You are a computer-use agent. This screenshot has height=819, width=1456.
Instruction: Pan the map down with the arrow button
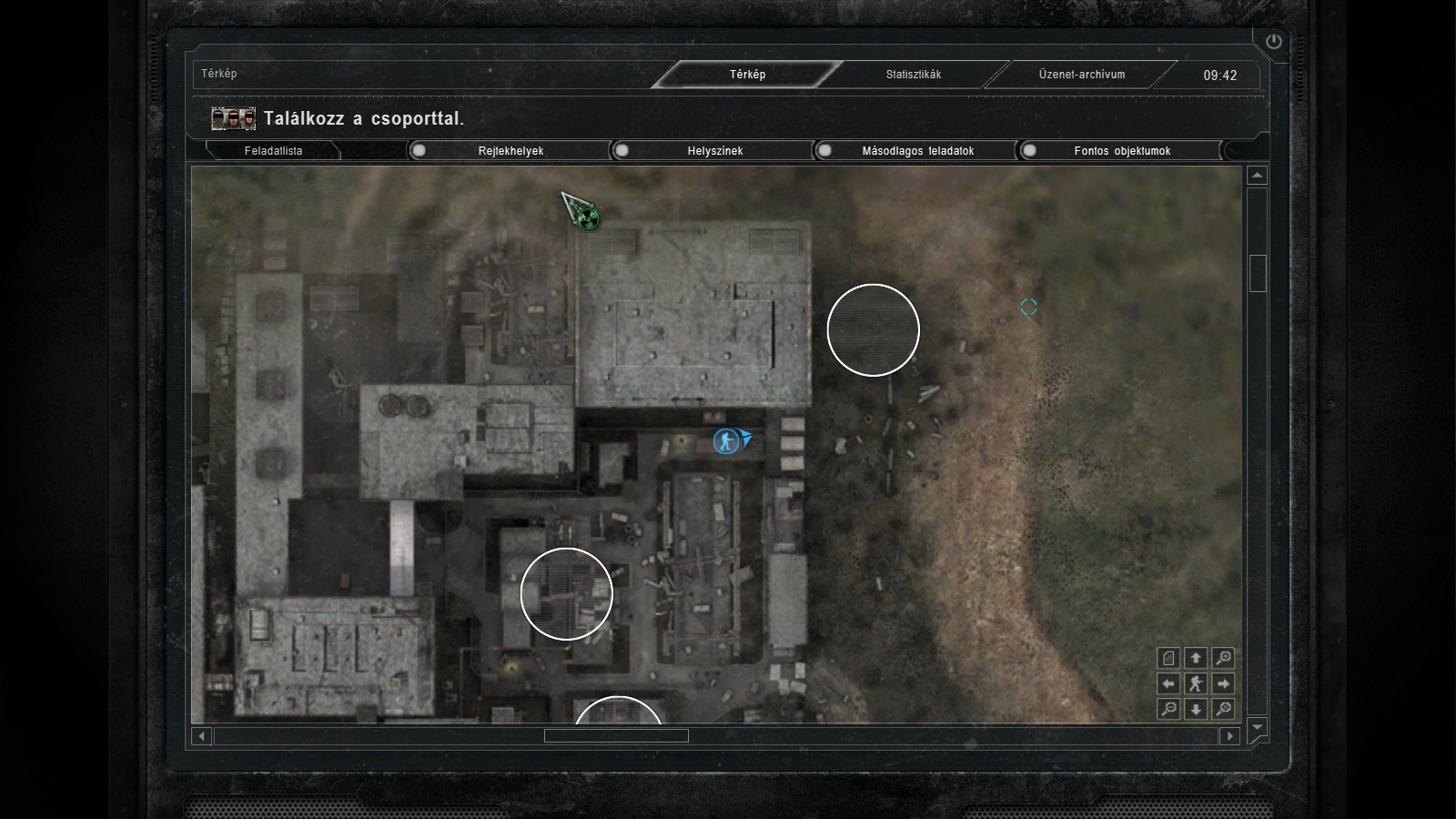pyautogui.click(x=1196, y=709)
